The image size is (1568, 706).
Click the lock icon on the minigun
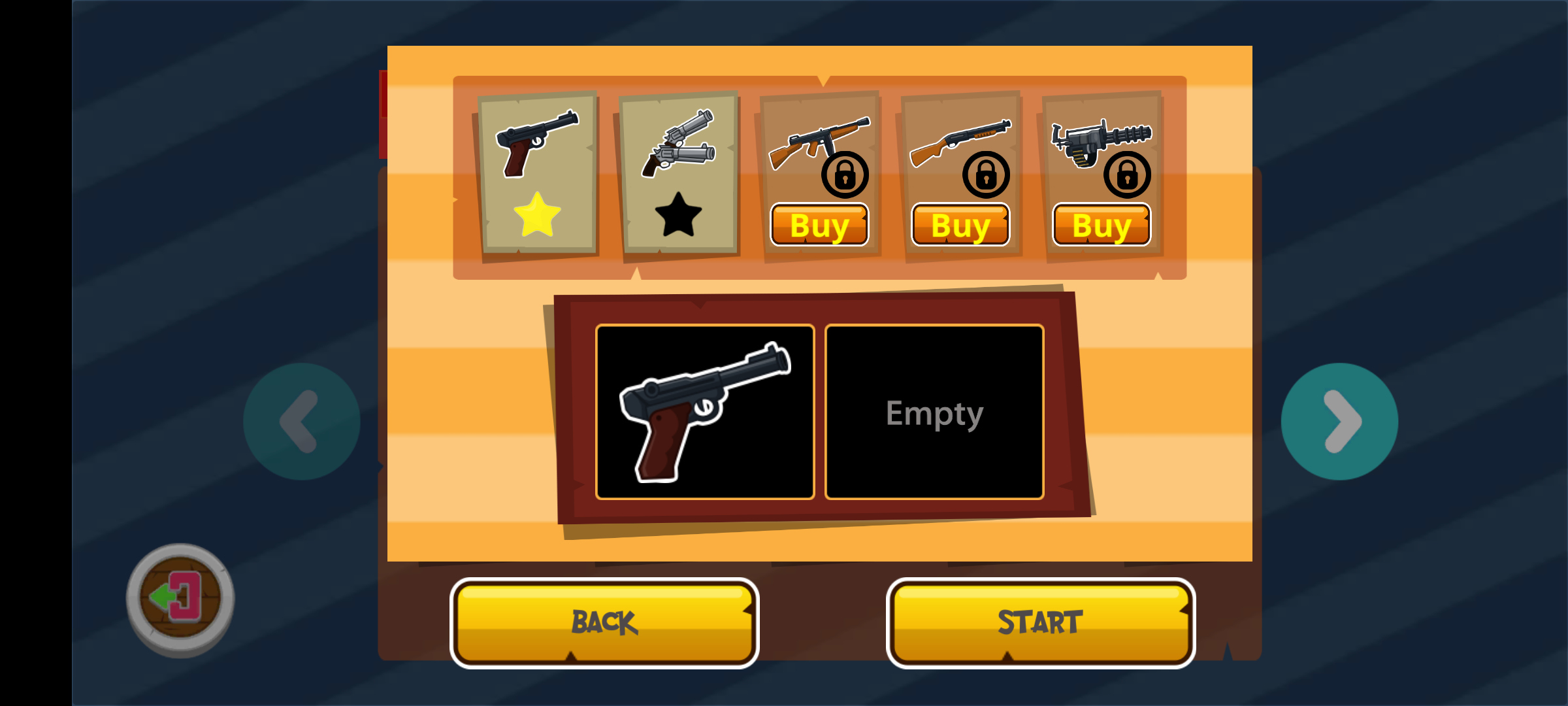1128,175
